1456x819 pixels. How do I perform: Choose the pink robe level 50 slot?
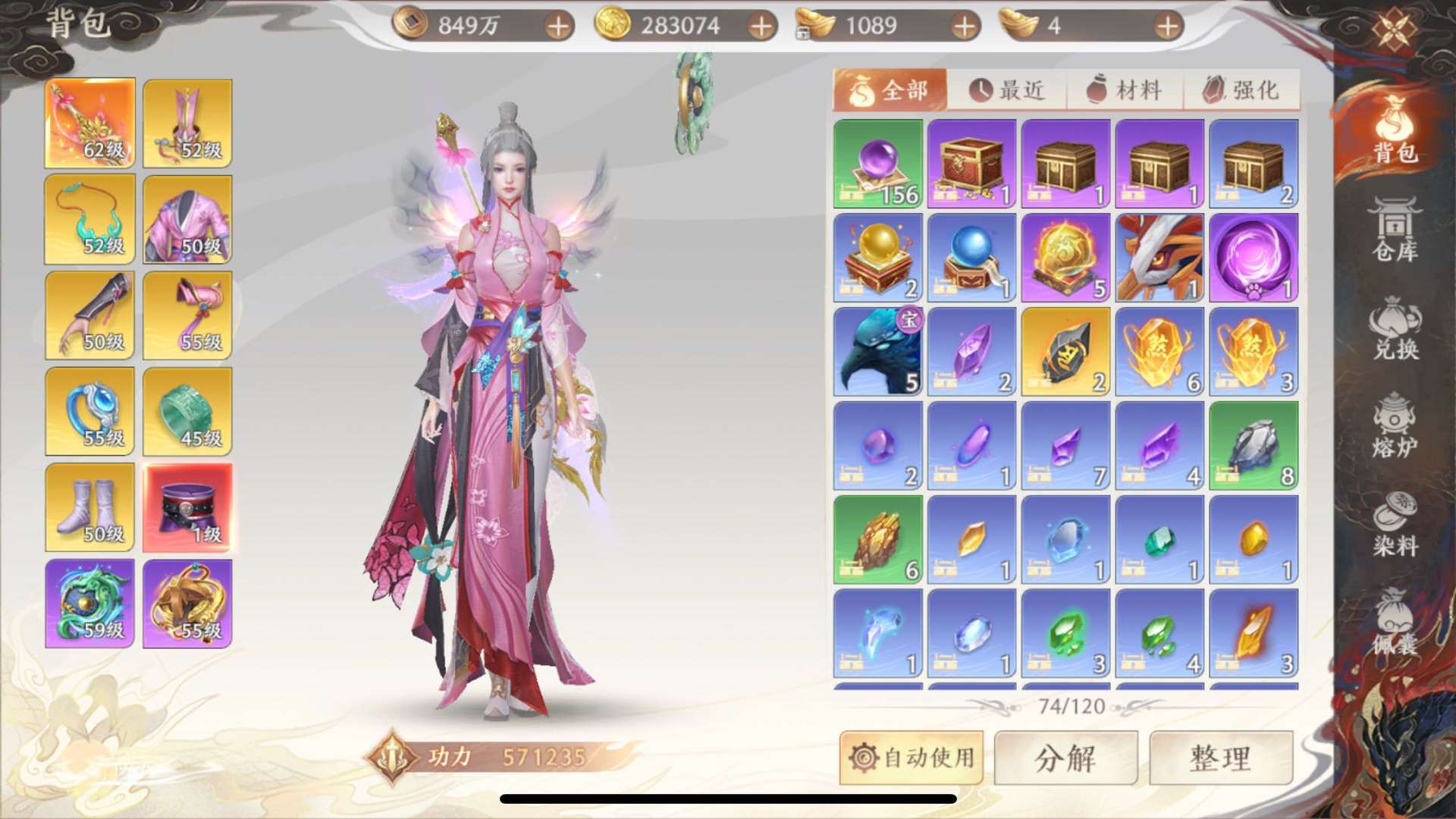click(x=187, y=219)
